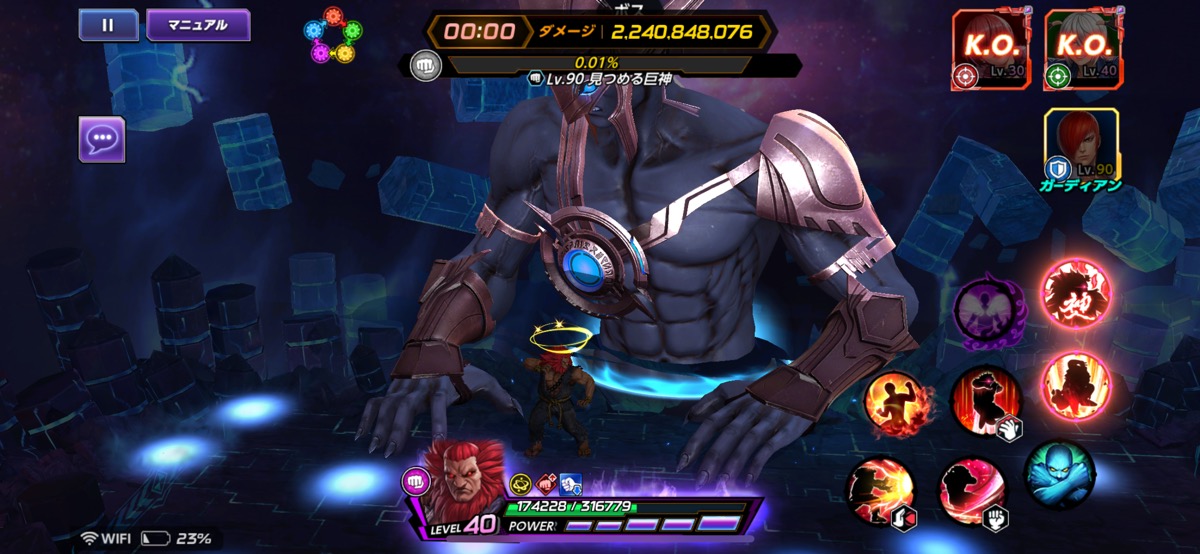The height and width of the screenshot is (554, 1200).
Task: Call the Lv.90 ガーディアン striker
Action: coord(1080,147)
